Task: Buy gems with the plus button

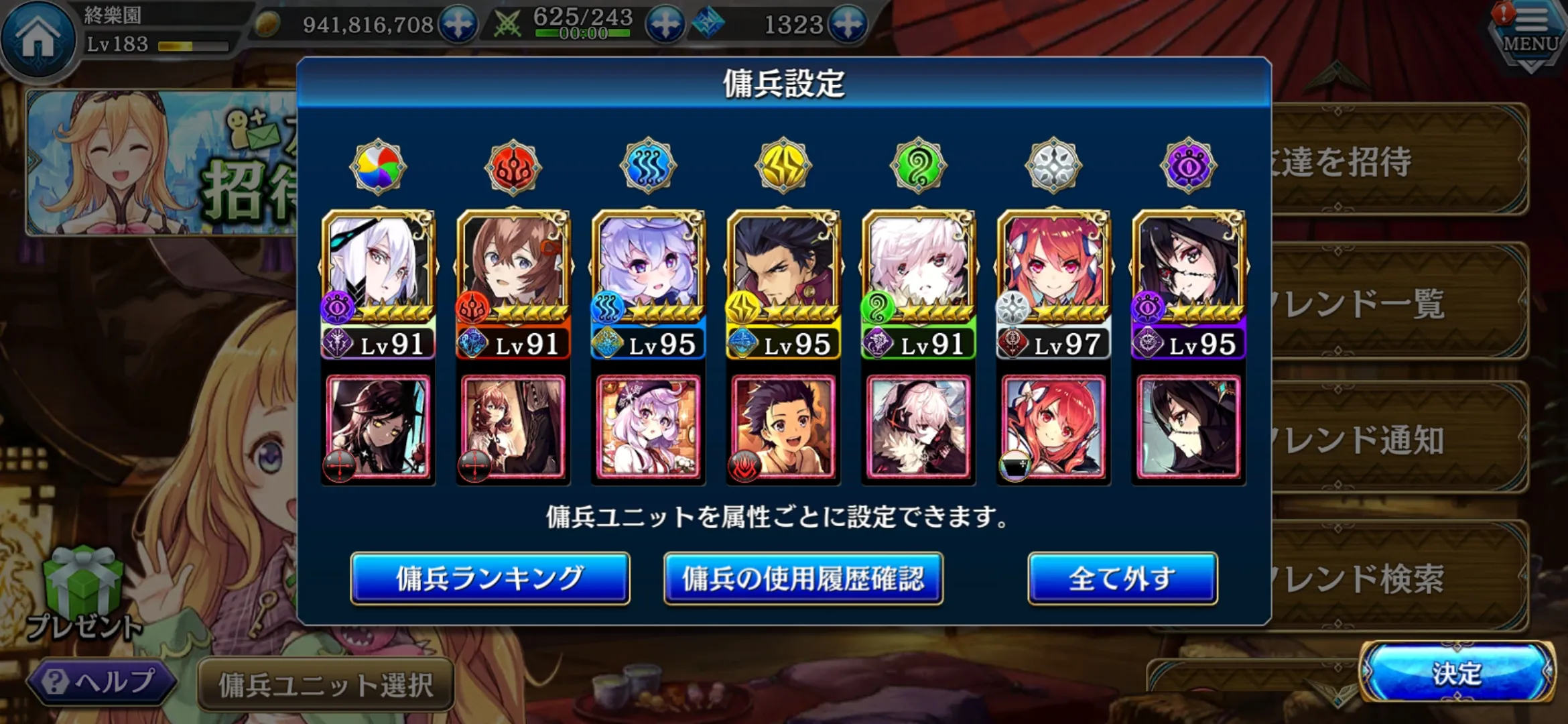Action: [x=848, y=25]
